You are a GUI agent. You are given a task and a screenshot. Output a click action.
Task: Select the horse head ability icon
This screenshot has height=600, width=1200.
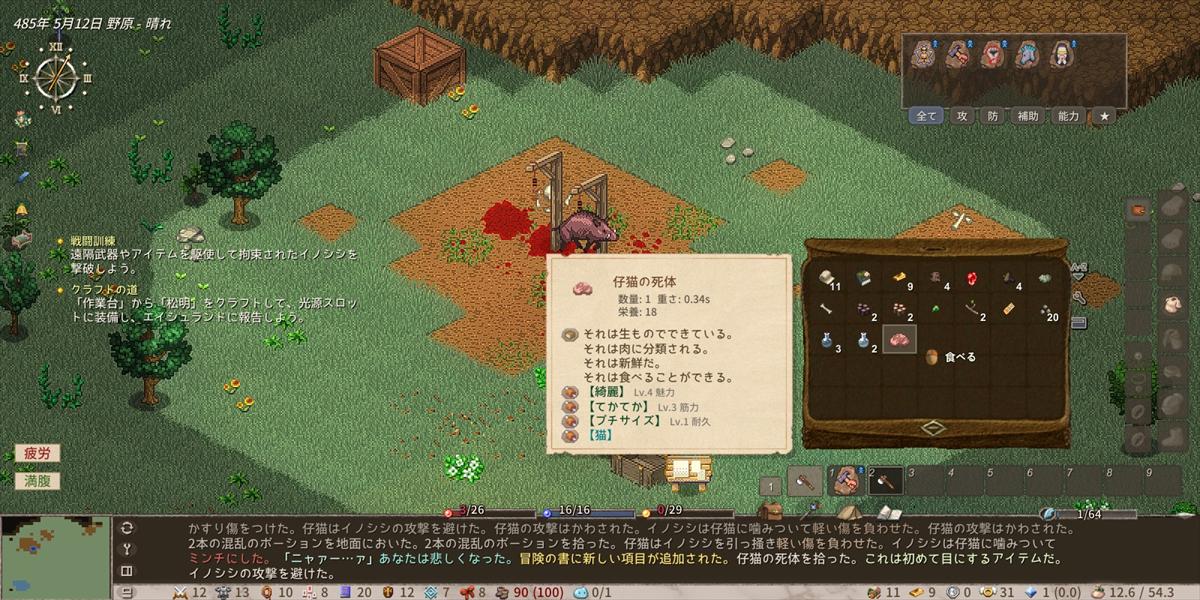pos(1027,55)
